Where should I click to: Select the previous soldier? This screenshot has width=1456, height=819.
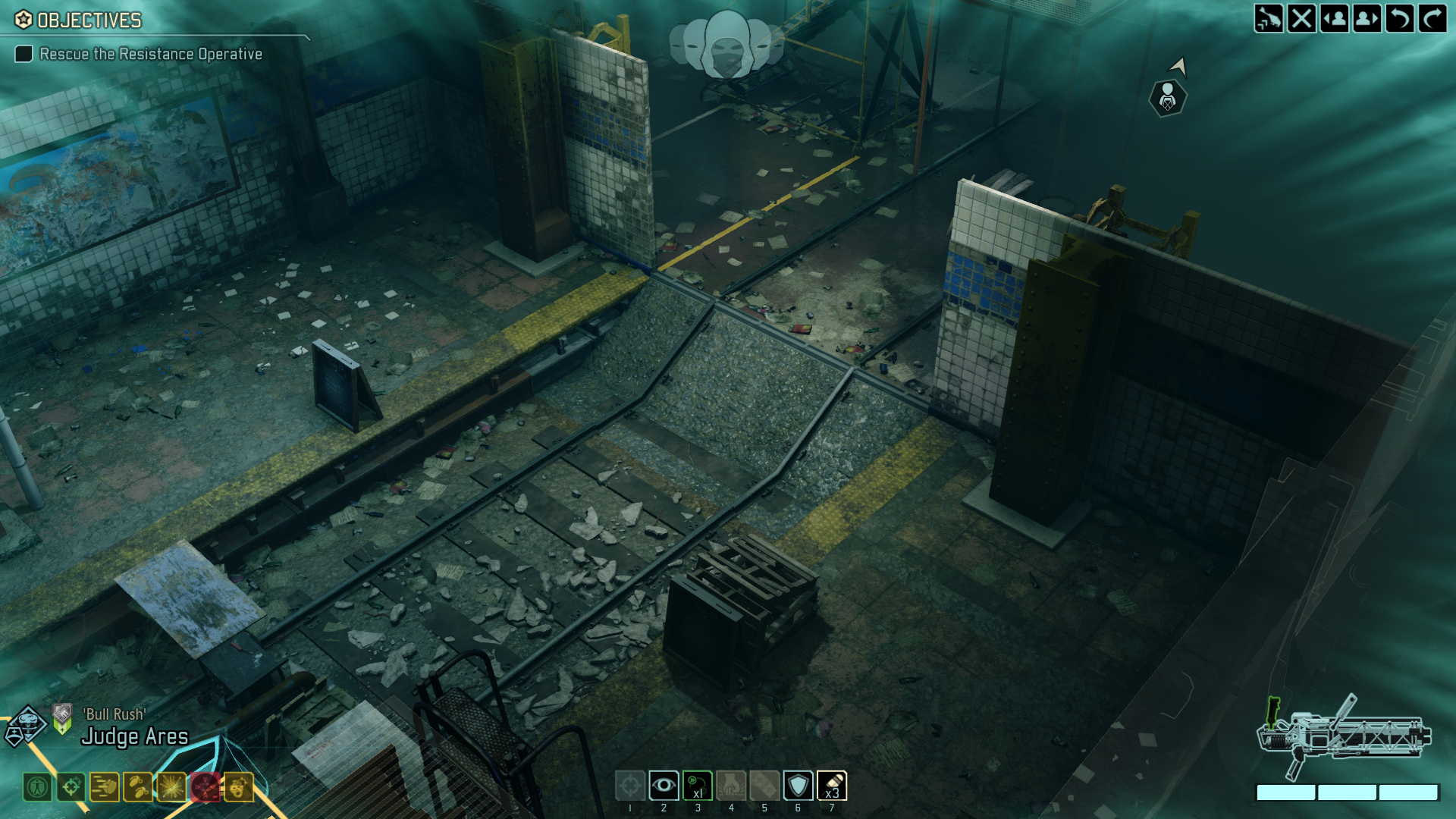coord(1335,18)
